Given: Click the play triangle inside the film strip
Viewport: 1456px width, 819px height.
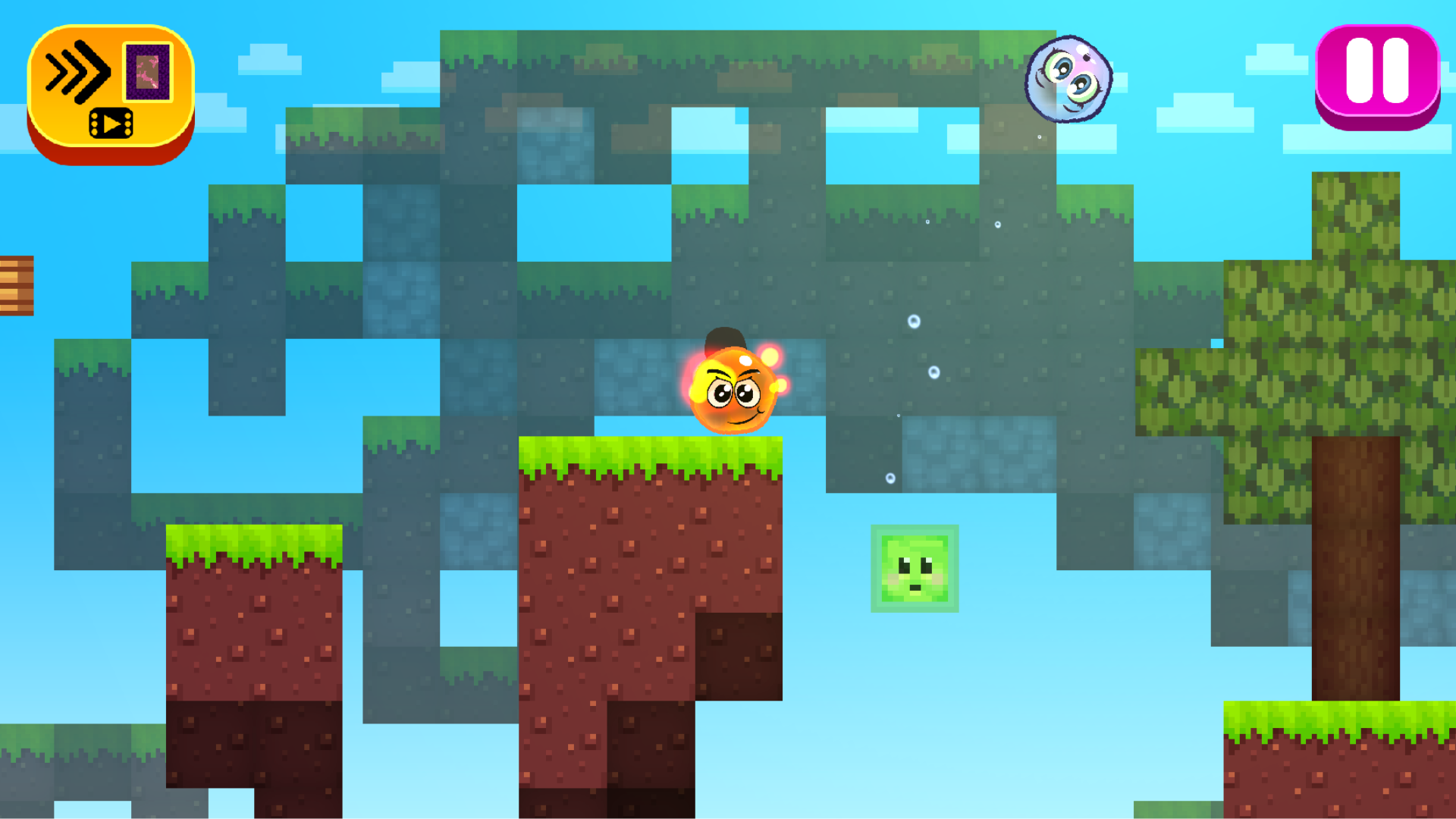Looking at the screenshot, I should click(111, 123).
